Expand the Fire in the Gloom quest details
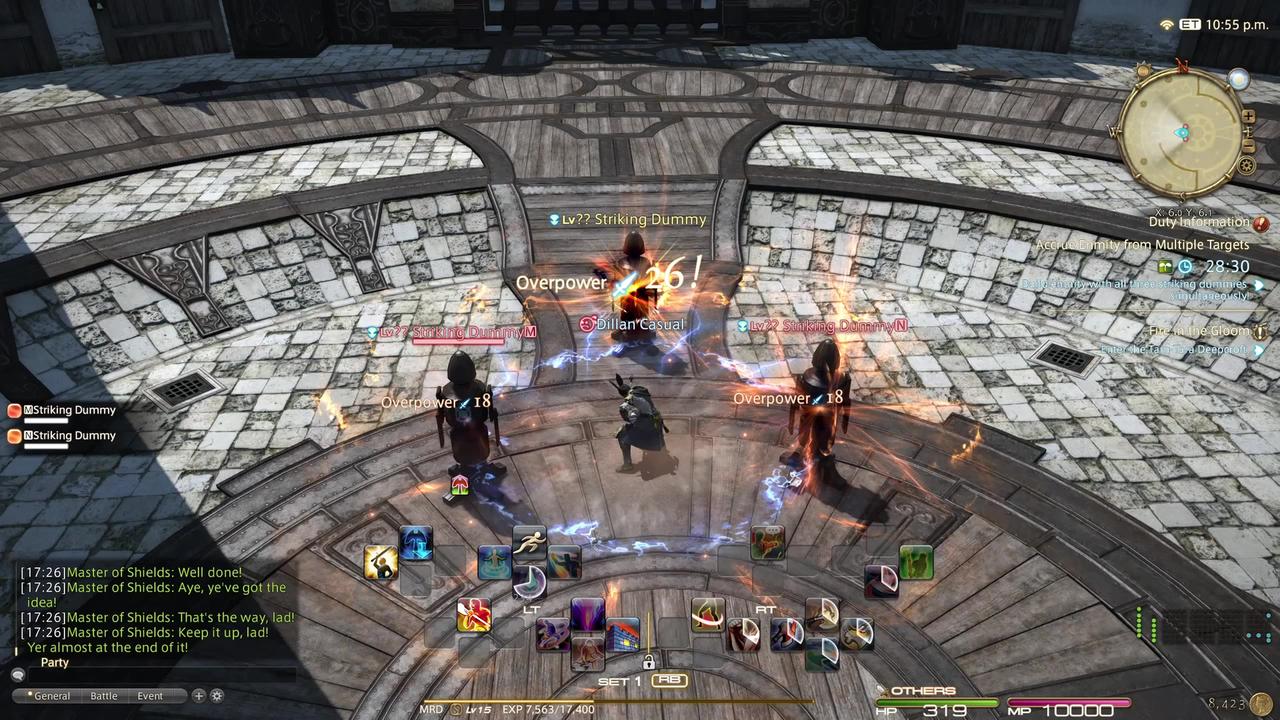The image size is (1280, 720). tap(1261, 330)
